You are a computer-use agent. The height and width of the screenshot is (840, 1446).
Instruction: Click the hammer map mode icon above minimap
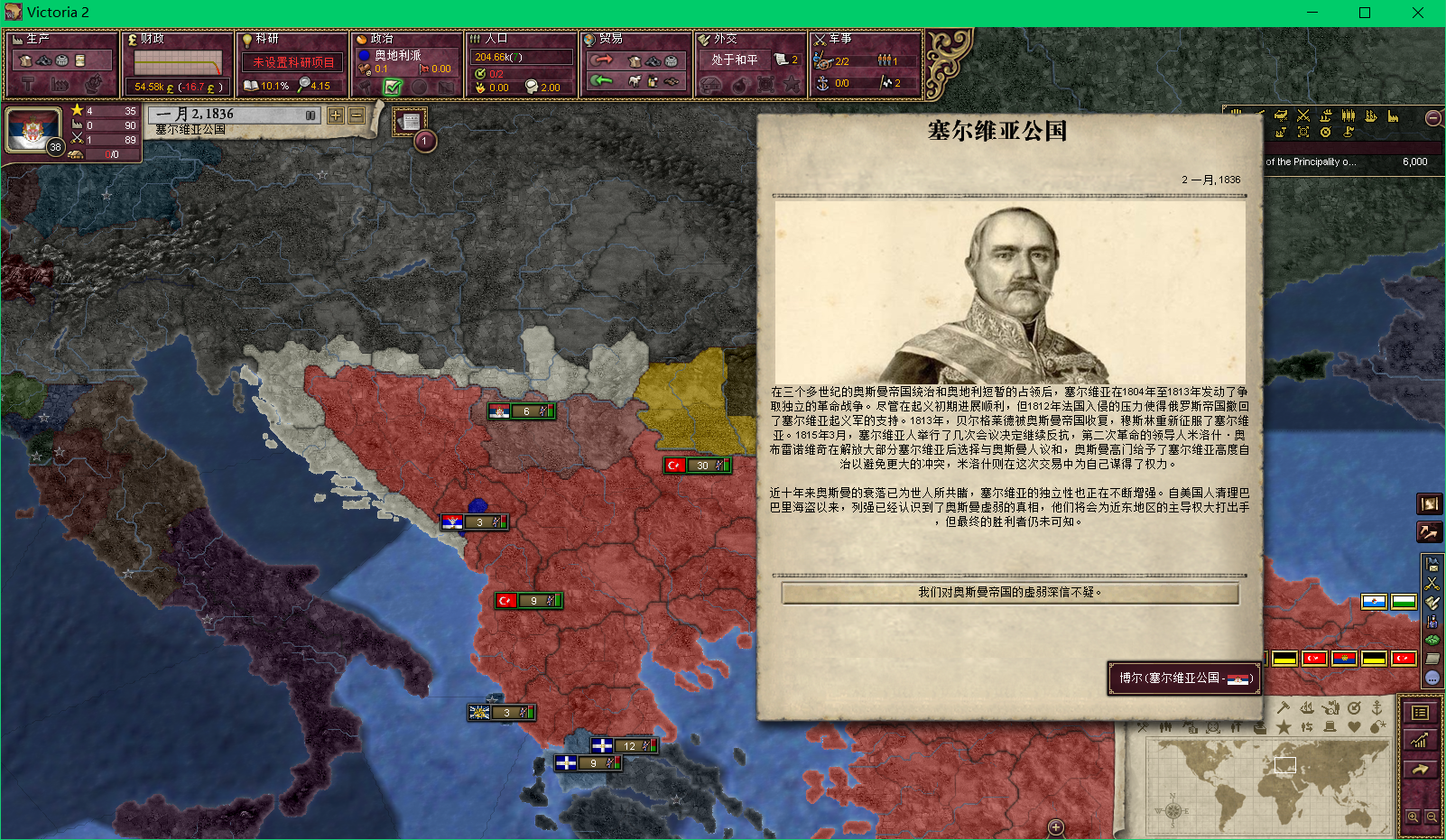(x=1283, y=707)
